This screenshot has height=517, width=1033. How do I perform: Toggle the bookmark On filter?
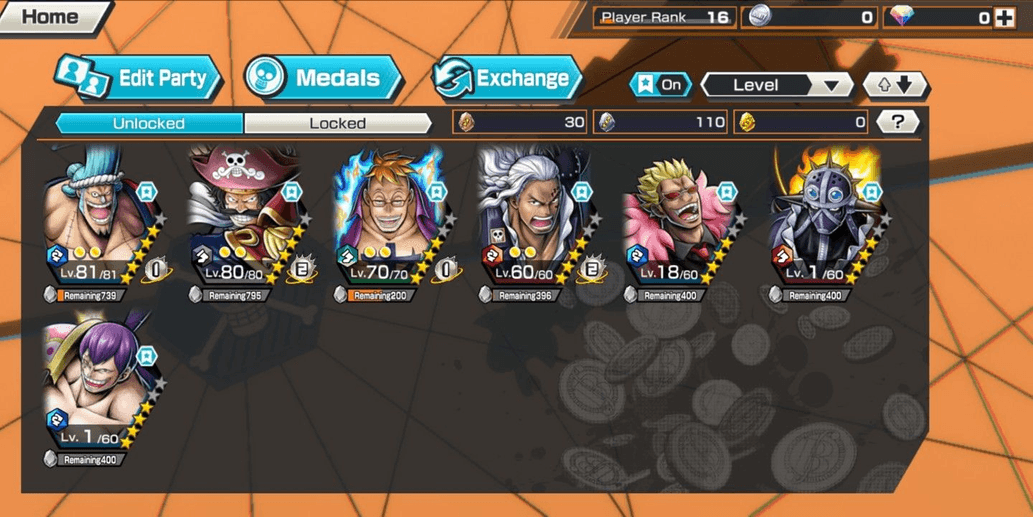[x=660, y=85]
